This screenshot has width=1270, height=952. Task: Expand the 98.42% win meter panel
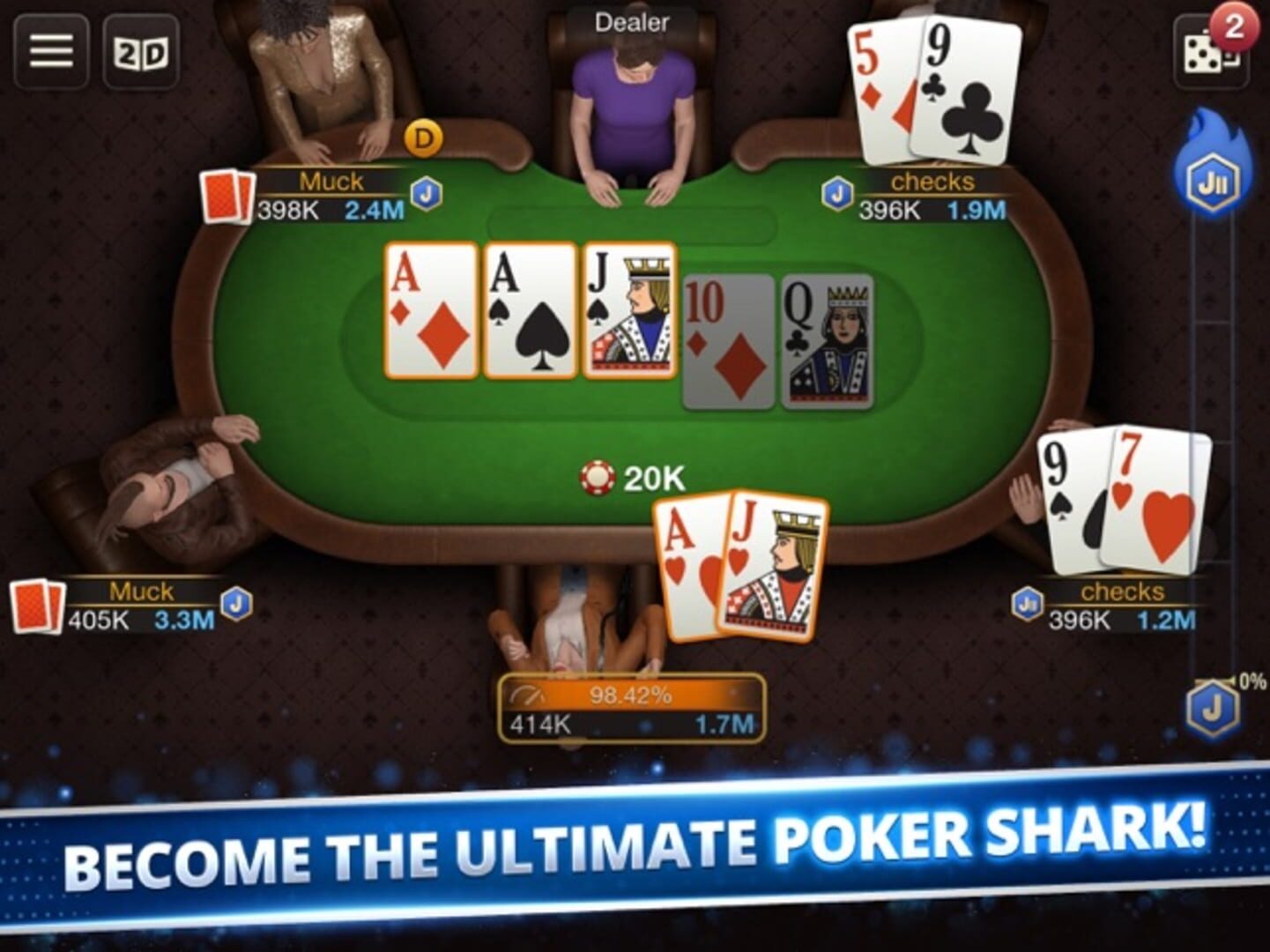click(633, 705)
